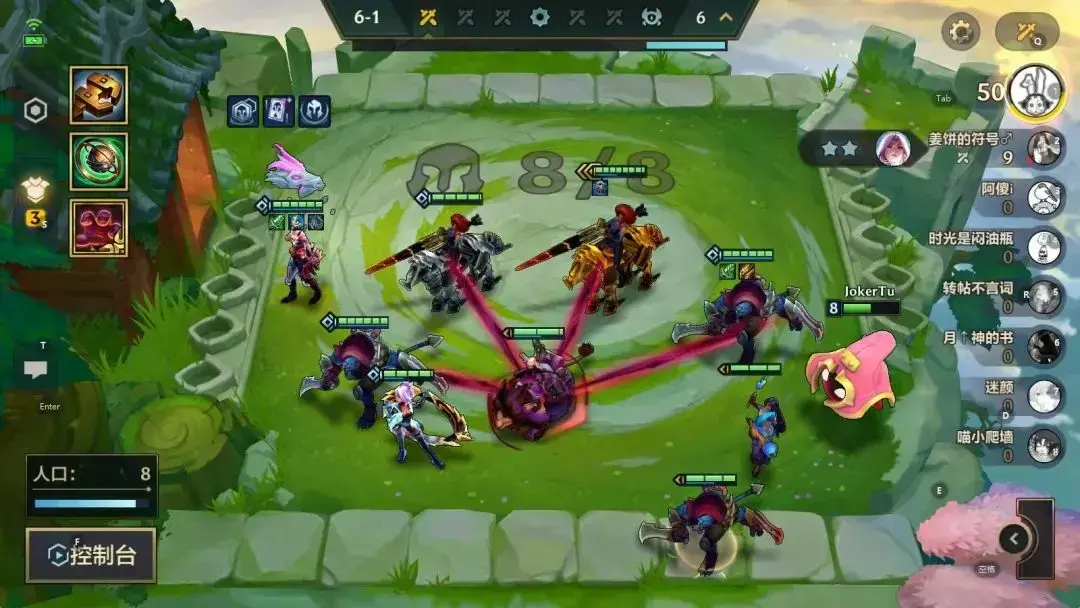This screenshot has width=1080, height=608.
Task: Expand the stage tracker arrow beside 6
Action: click(x=726, y=17)
